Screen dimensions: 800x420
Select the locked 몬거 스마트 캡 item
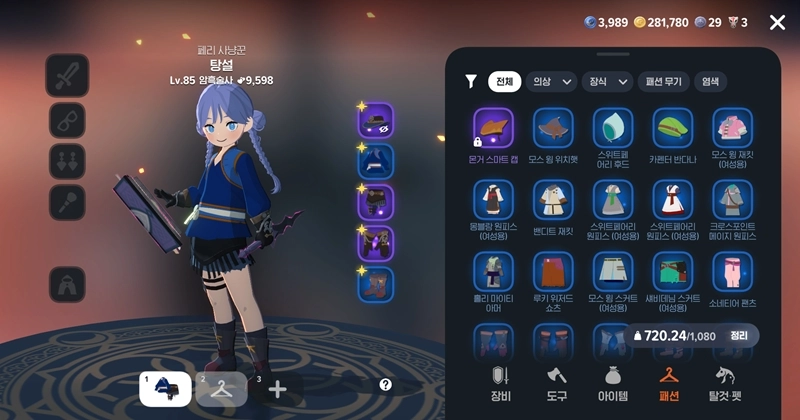[x=493, y=129]
